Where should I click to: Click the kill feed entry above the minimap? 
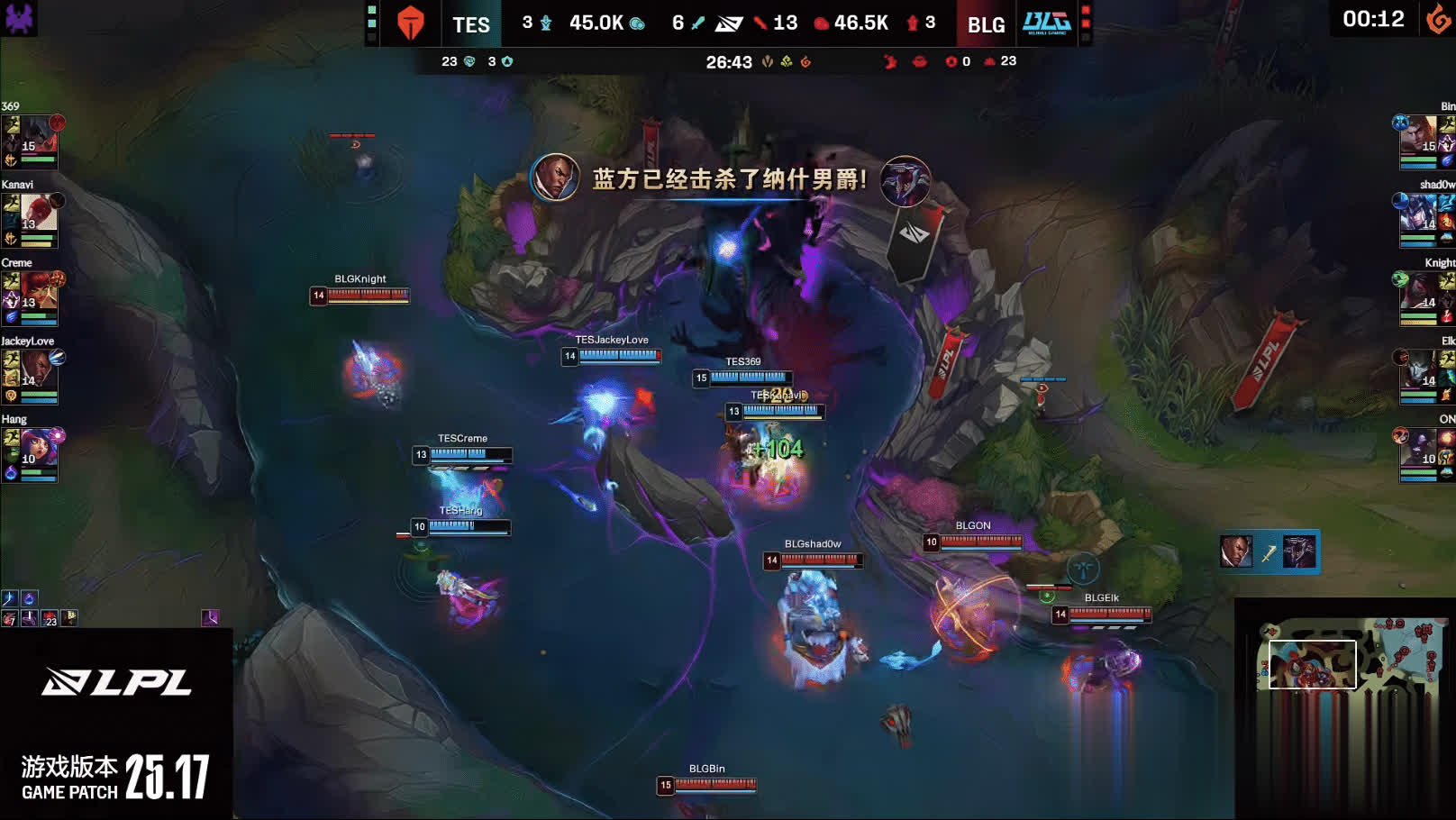pos(1269,551)
